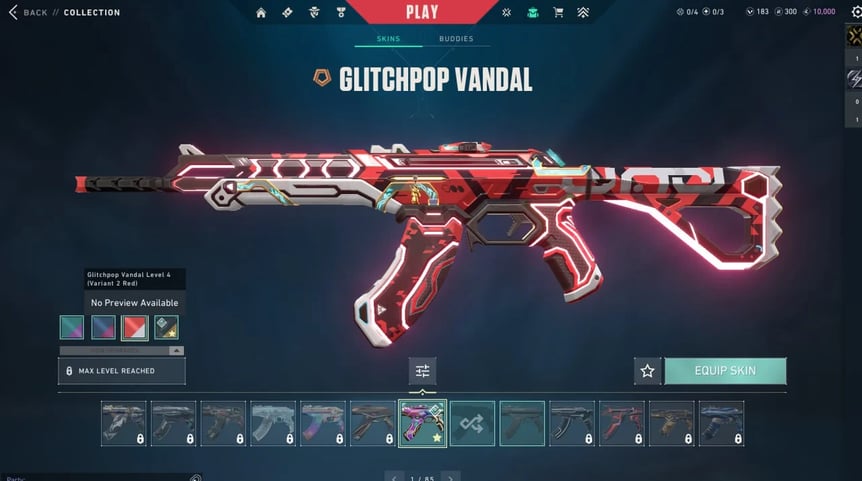This screenshot has height=481, width=862.
Task: Click the Equip Skin button
Action: click(x=725, y=371)
